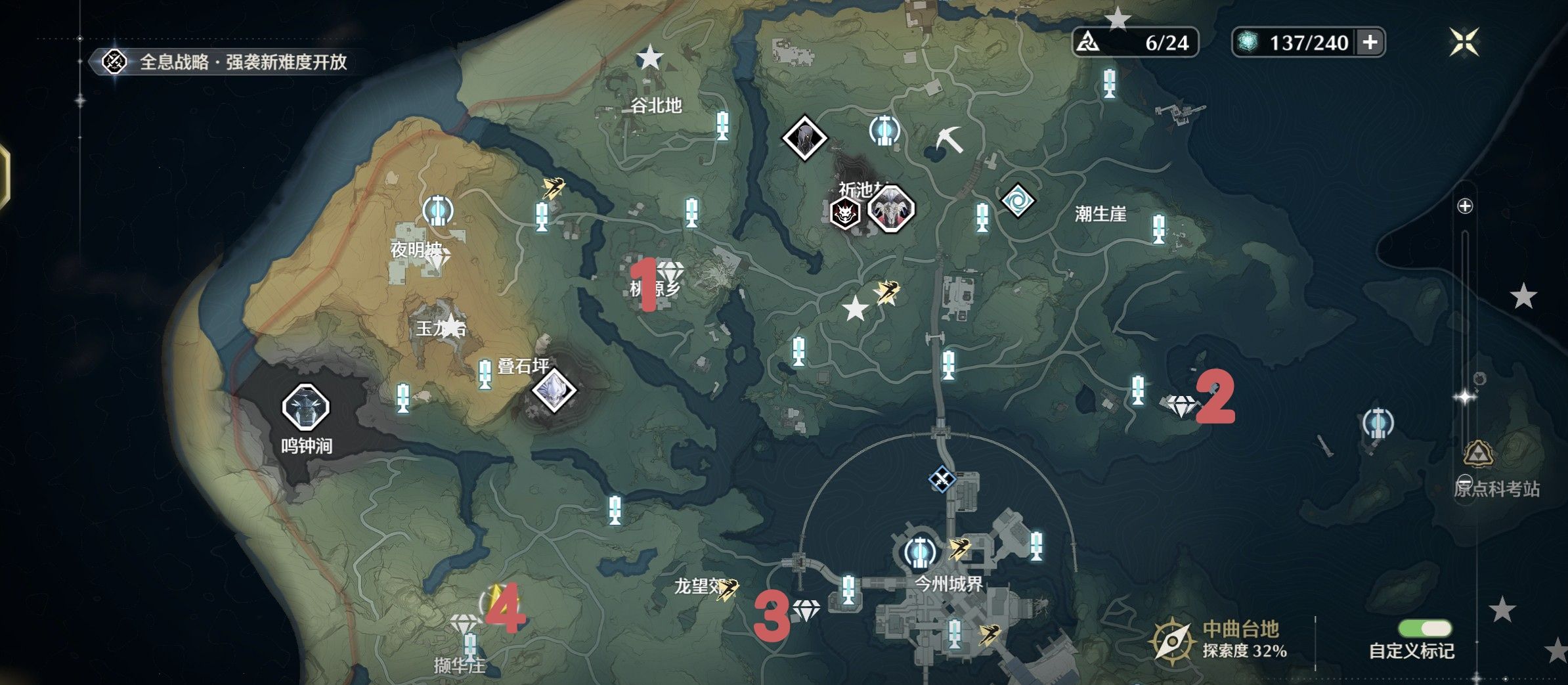Select the large teleport tower in 今州城界
The image size is (1568, 685).
click(920, 552)
